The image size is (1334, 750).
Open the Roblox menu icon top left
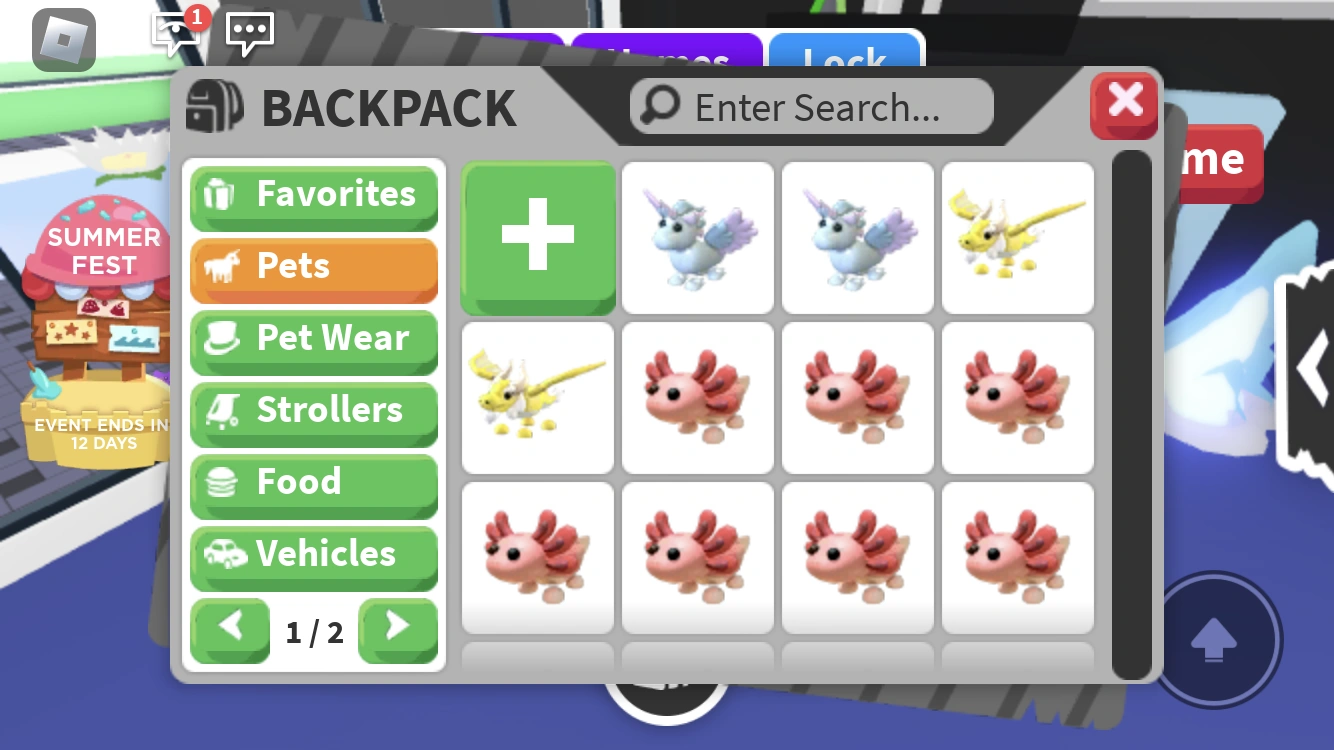(x=62, y=40)
